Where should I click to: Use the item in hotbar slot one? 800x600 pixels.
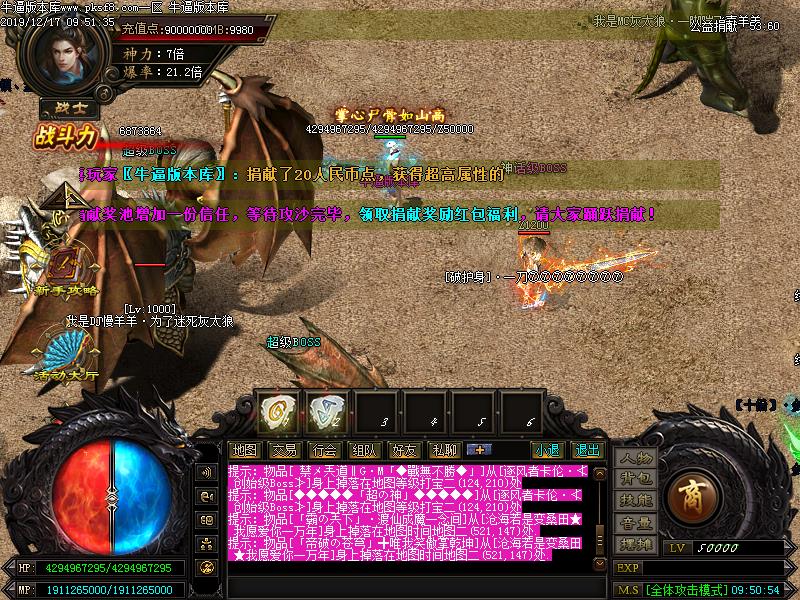pos(275,410)
